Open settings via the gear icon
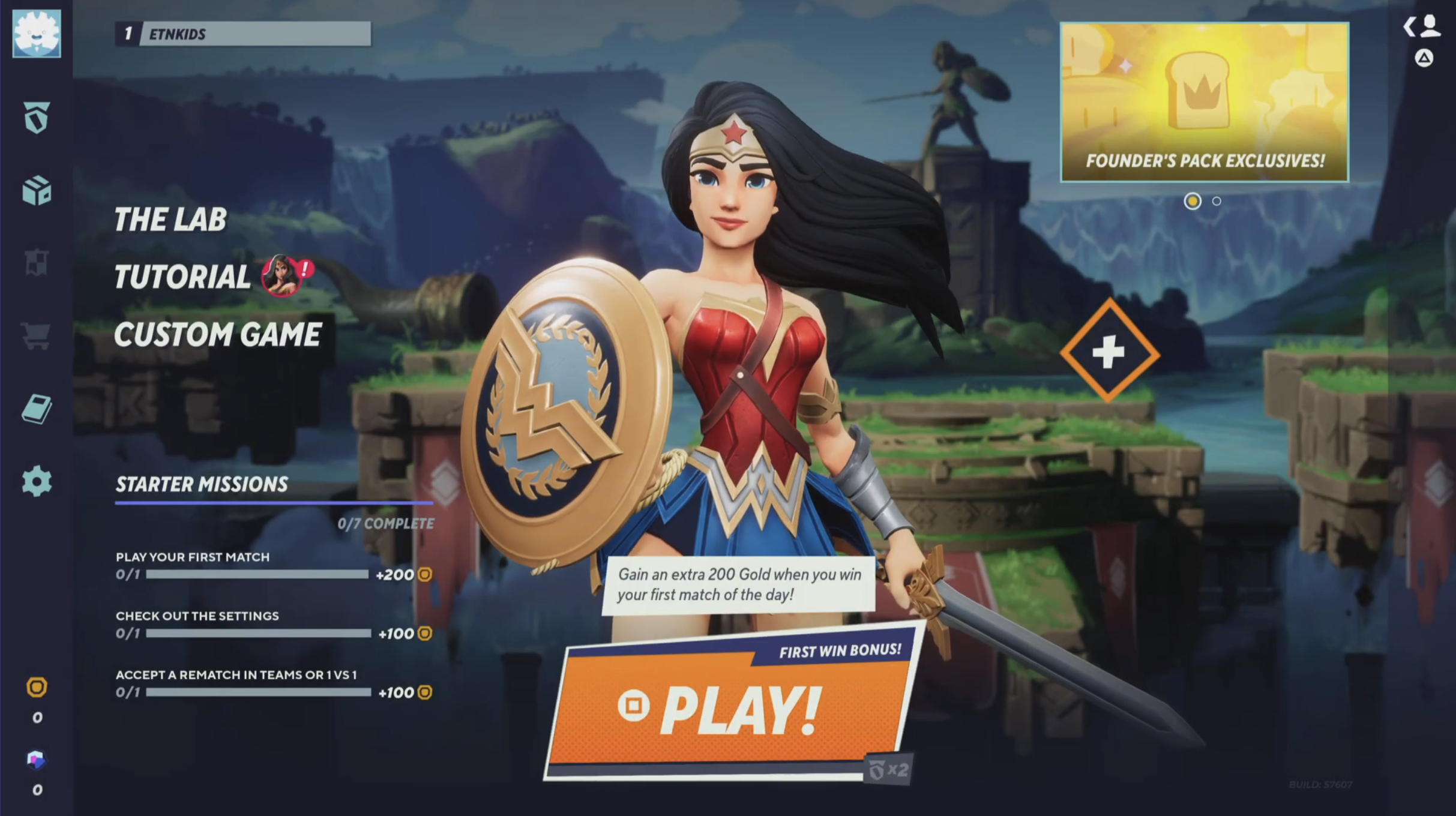This screenshot has width=1456, height=816. click(x=37, y=481)
